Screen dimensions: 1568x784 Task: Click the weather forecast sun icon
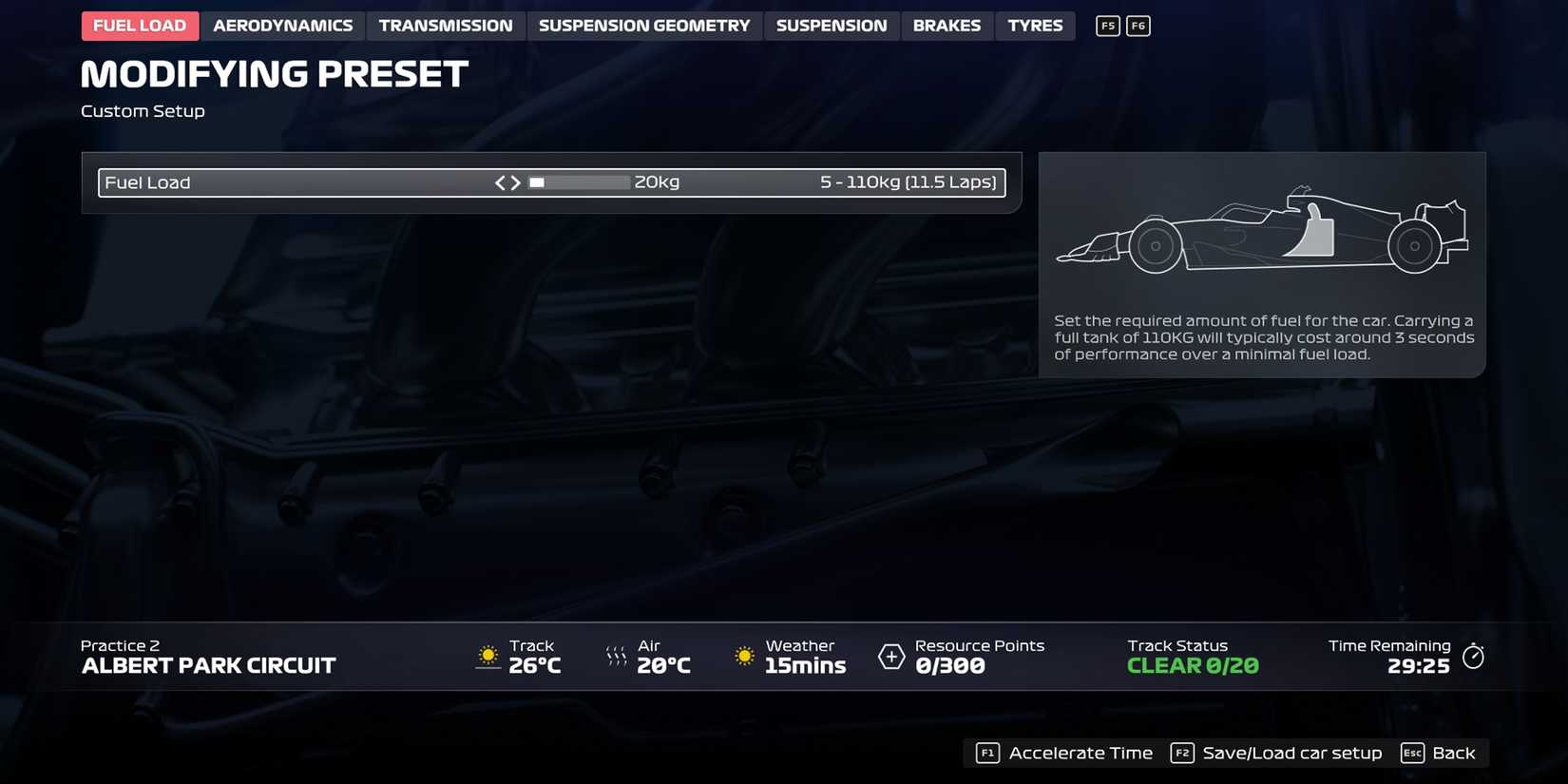(x=743, y=656)
